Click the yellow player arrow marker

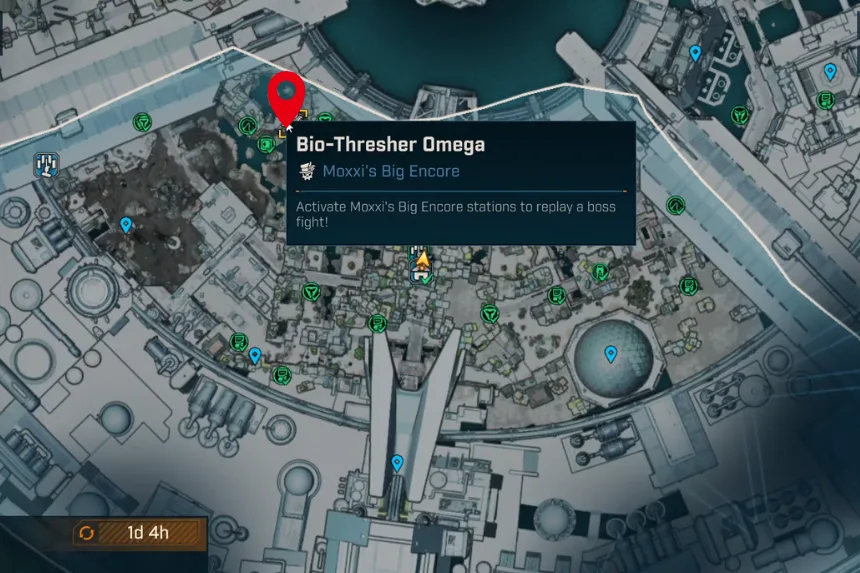(x=423, y=261)
